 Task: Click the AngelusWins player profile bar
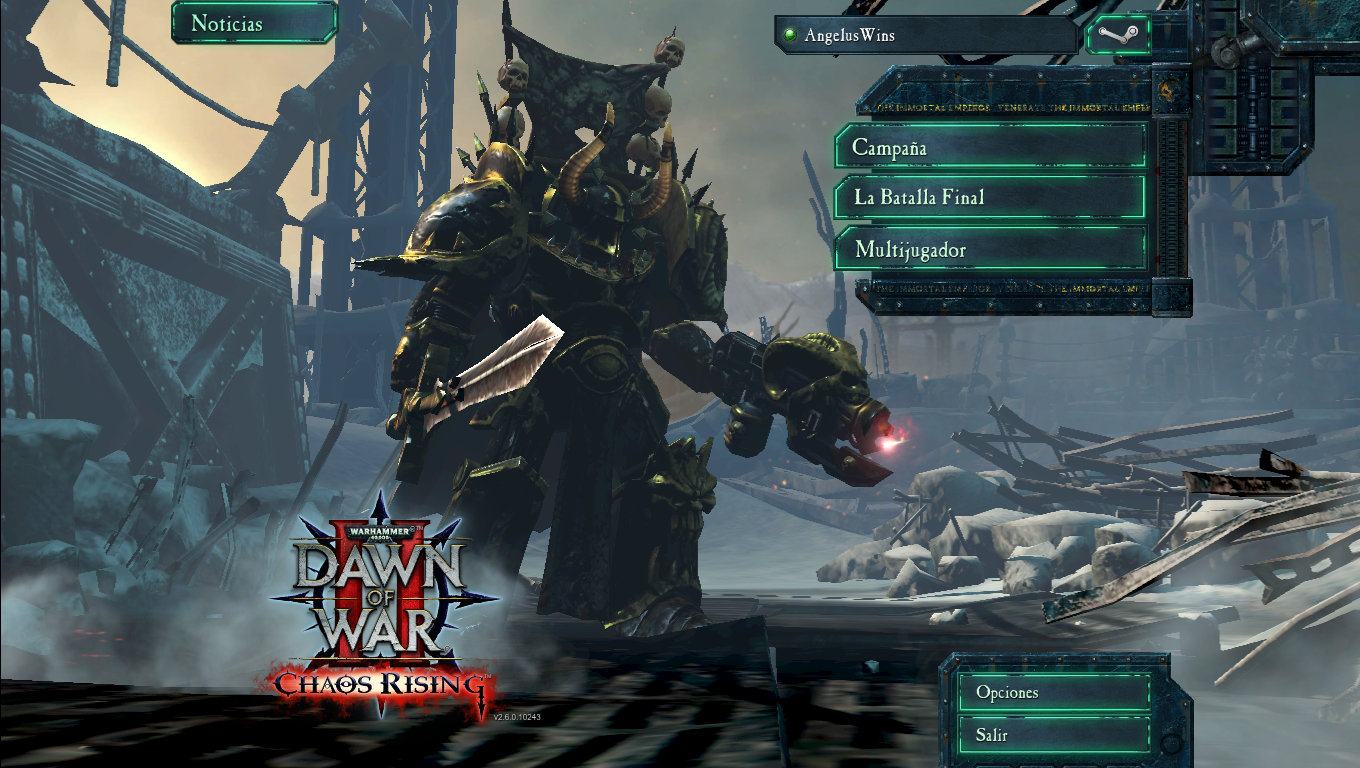click(x=925, y=35)
